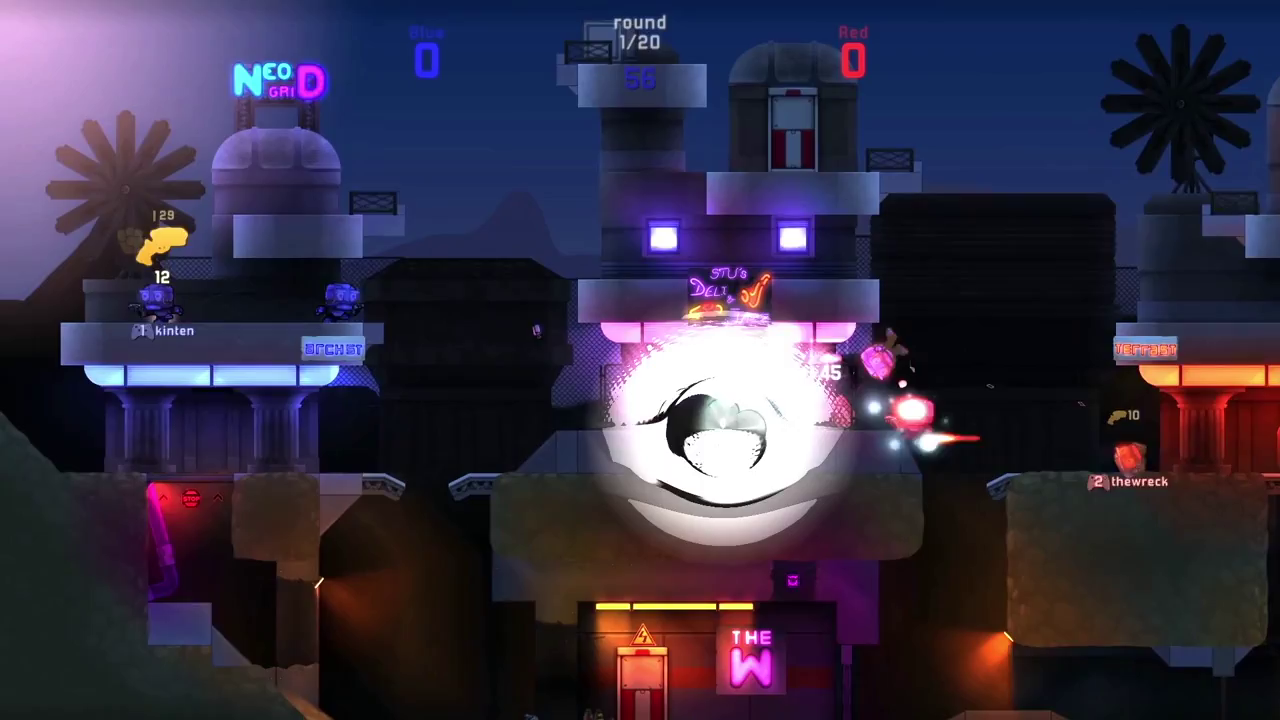This screenshot has height=720, width=1280.
Task: Click the red gamepad icon beside thewreck's name
Action: 1097,481
